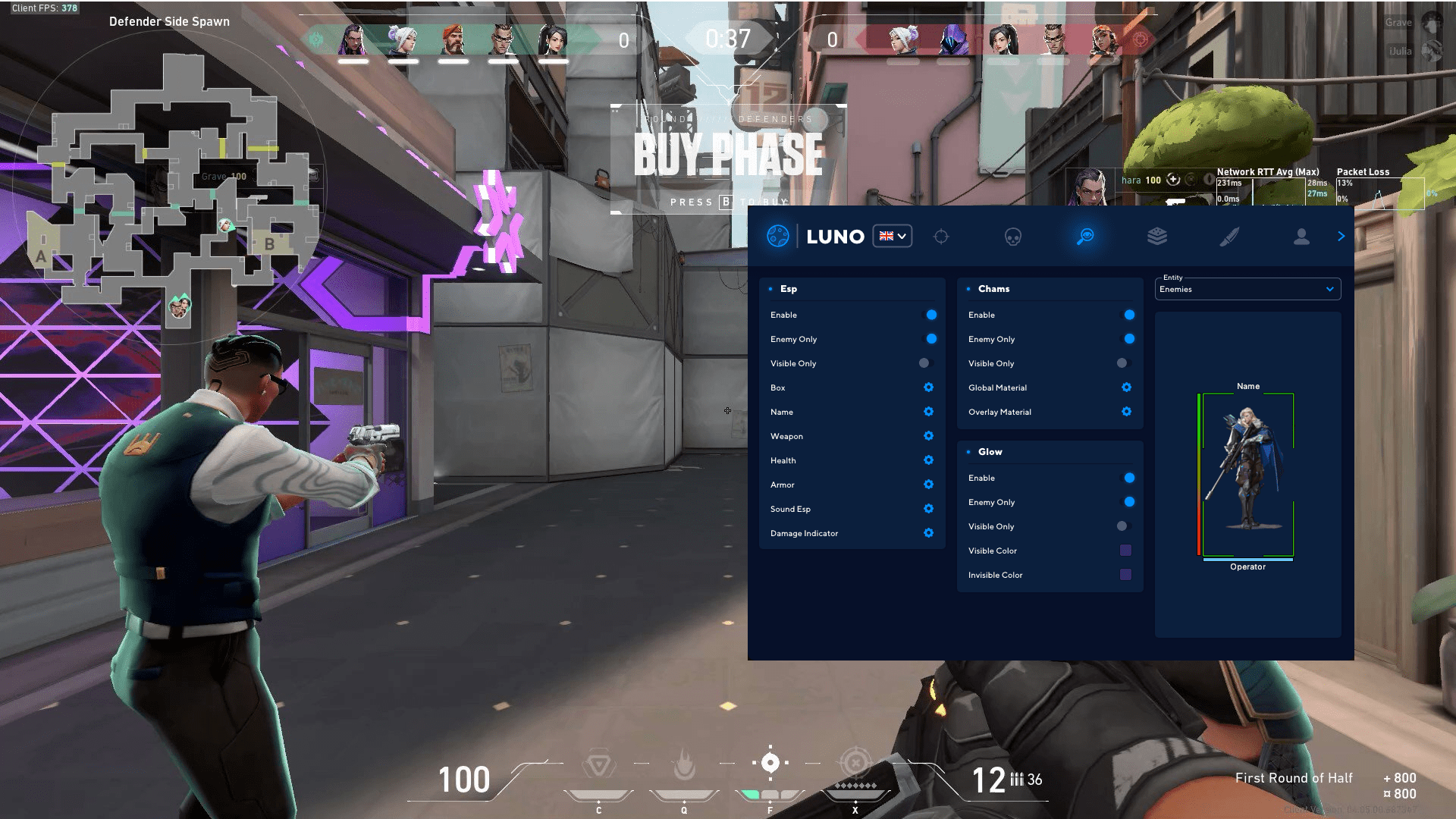The width and height of the screenshot is (1456, 819).
Task: Click the magnifier visuals icon
Action: [1085, 236]
